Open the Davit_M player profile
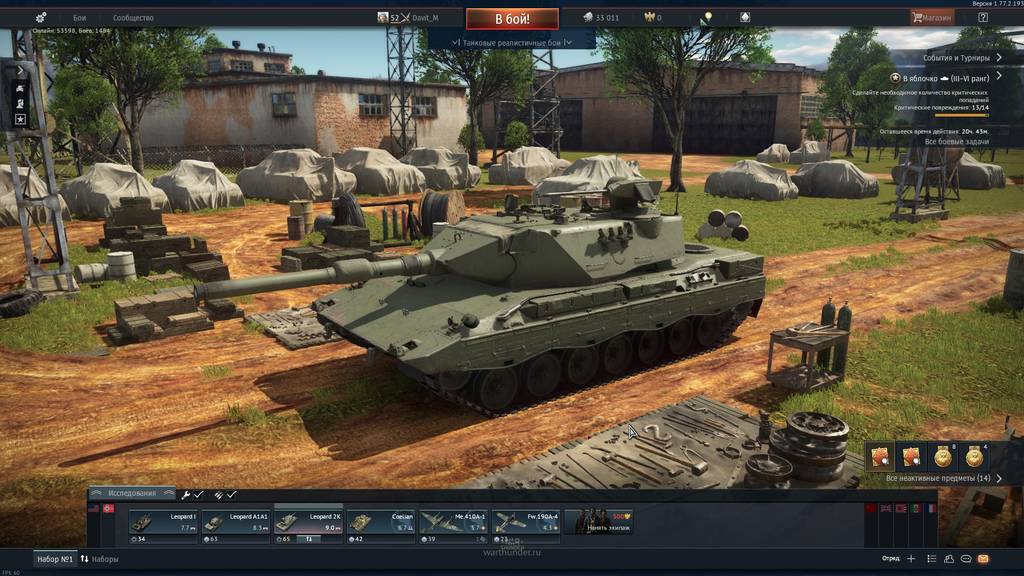 (x=420, y=18)
